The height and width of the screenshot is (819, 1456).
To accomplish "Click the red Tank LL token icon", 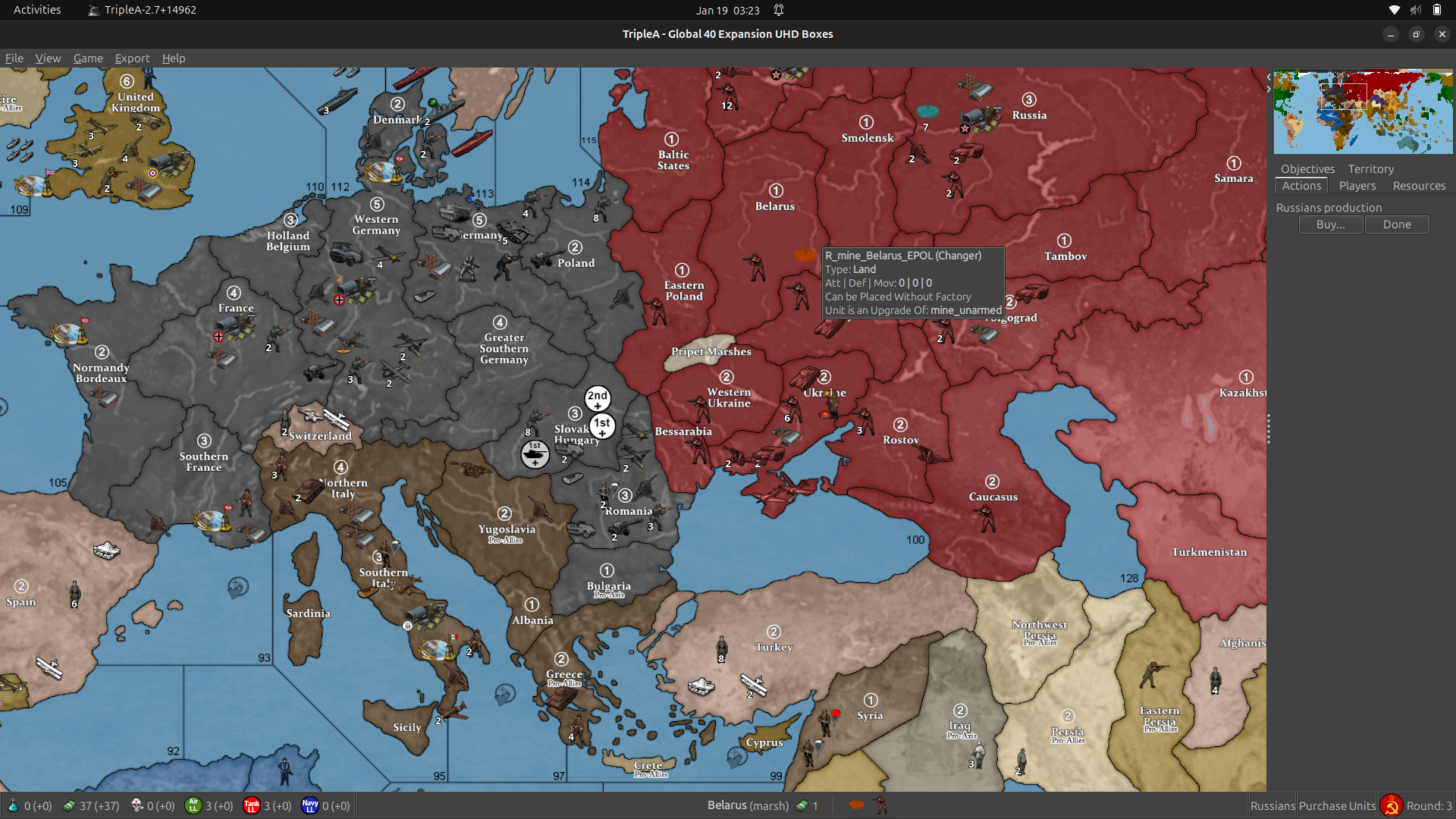I will pos(251,805).
